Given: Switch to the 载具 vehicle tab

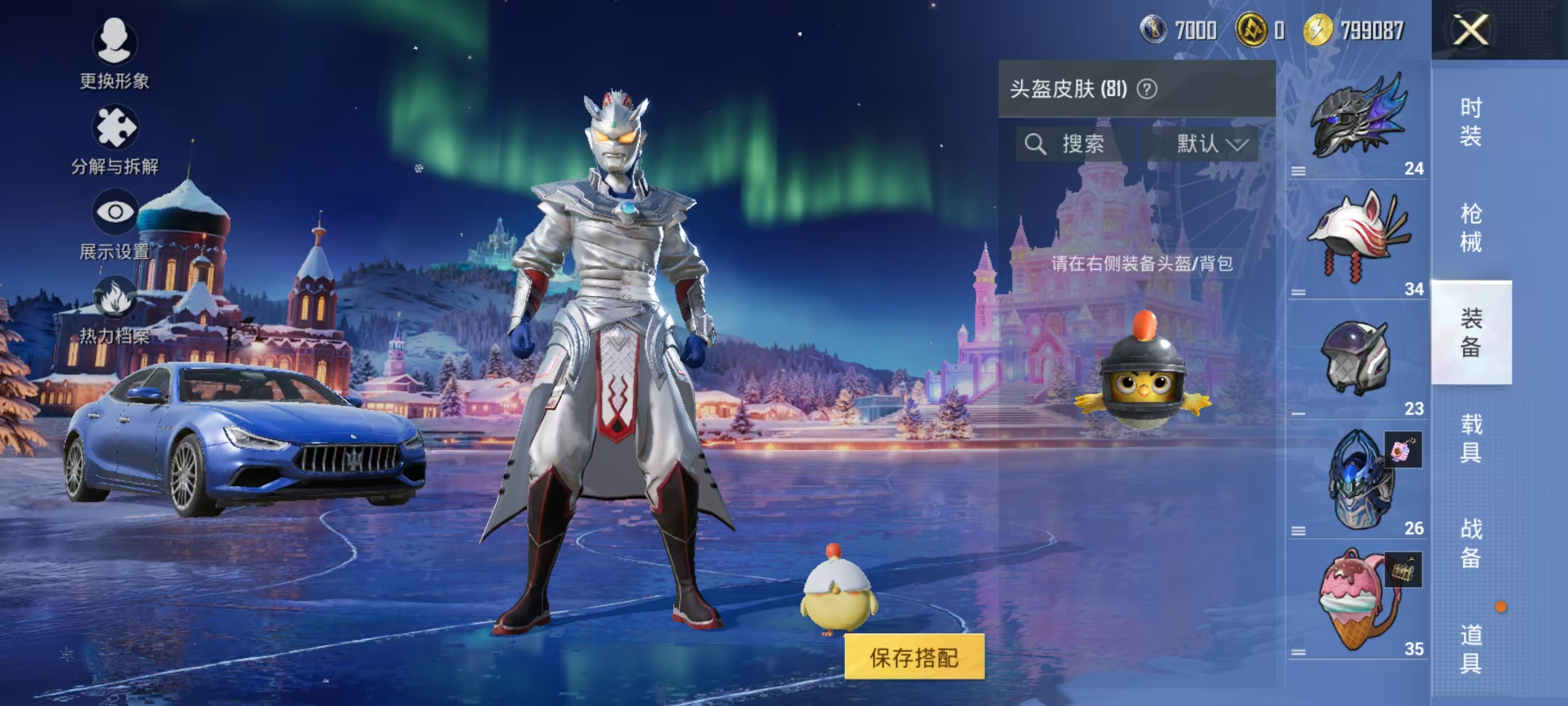Looking at the screenshot, I should (x=1471, y=438).
